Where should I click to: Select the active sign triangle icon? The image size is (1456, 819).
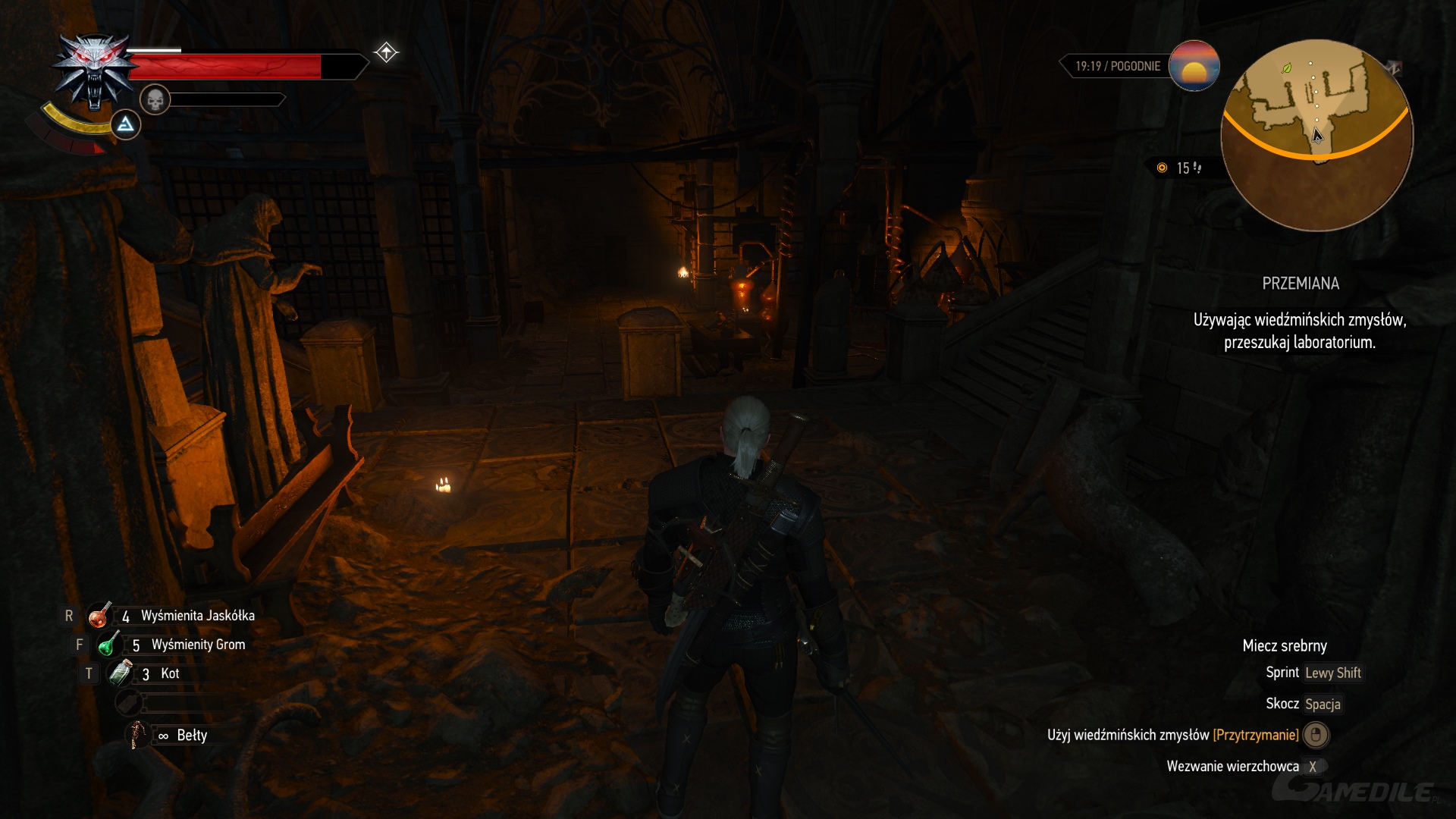[x=125, y=124]
